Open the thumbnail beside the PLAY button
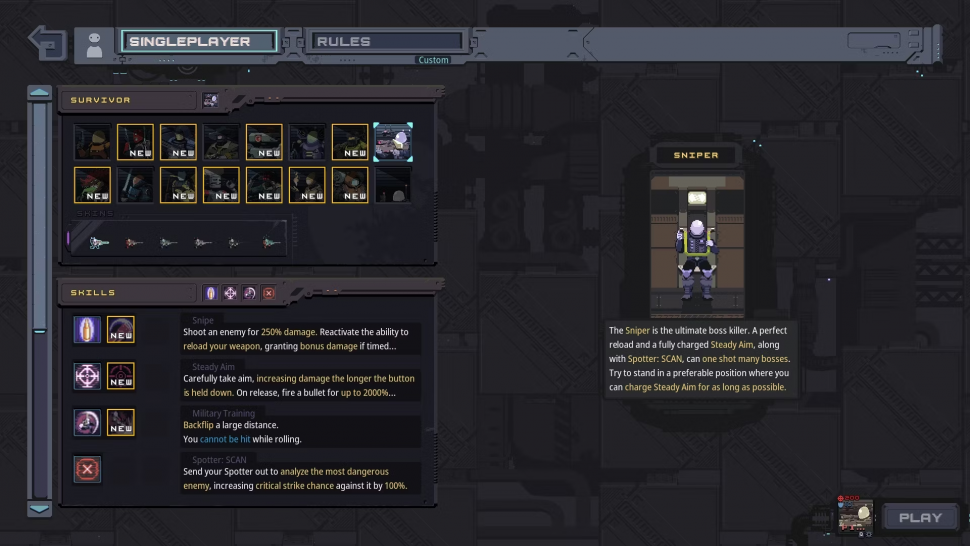Viewport: 970px width, 546px height. pos(857,515)
